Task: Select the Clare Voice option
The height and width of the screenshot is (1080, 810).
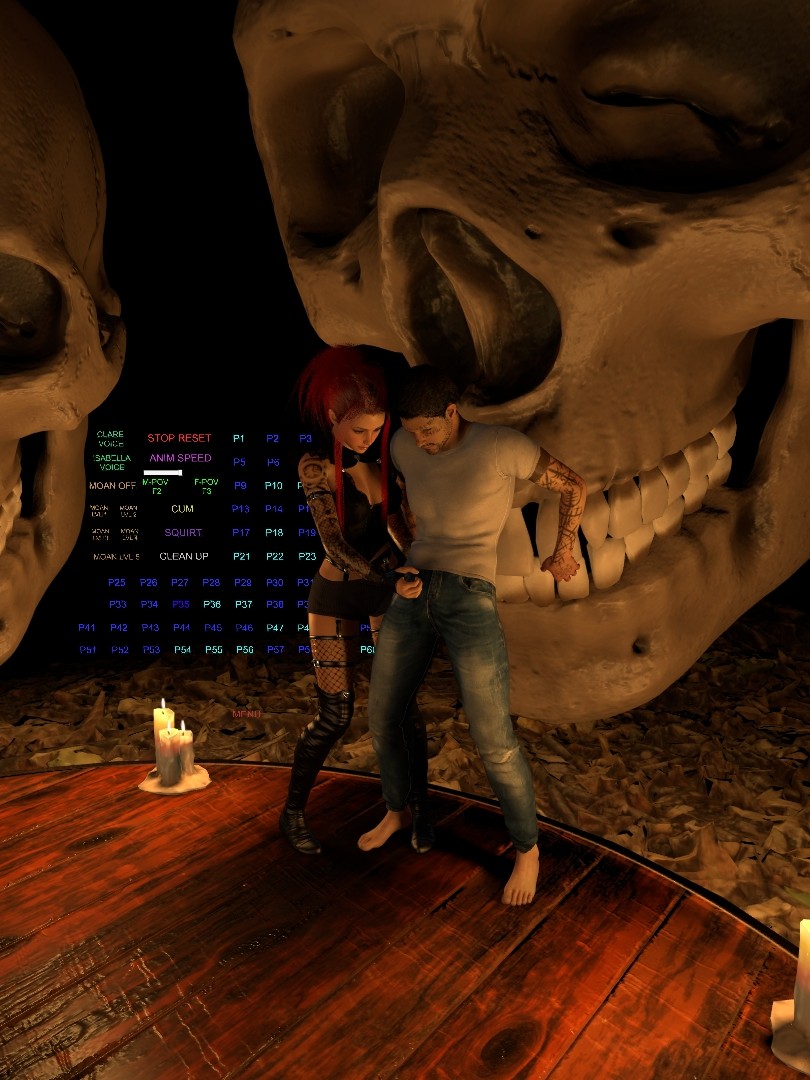Action: (x=110, y=438)
